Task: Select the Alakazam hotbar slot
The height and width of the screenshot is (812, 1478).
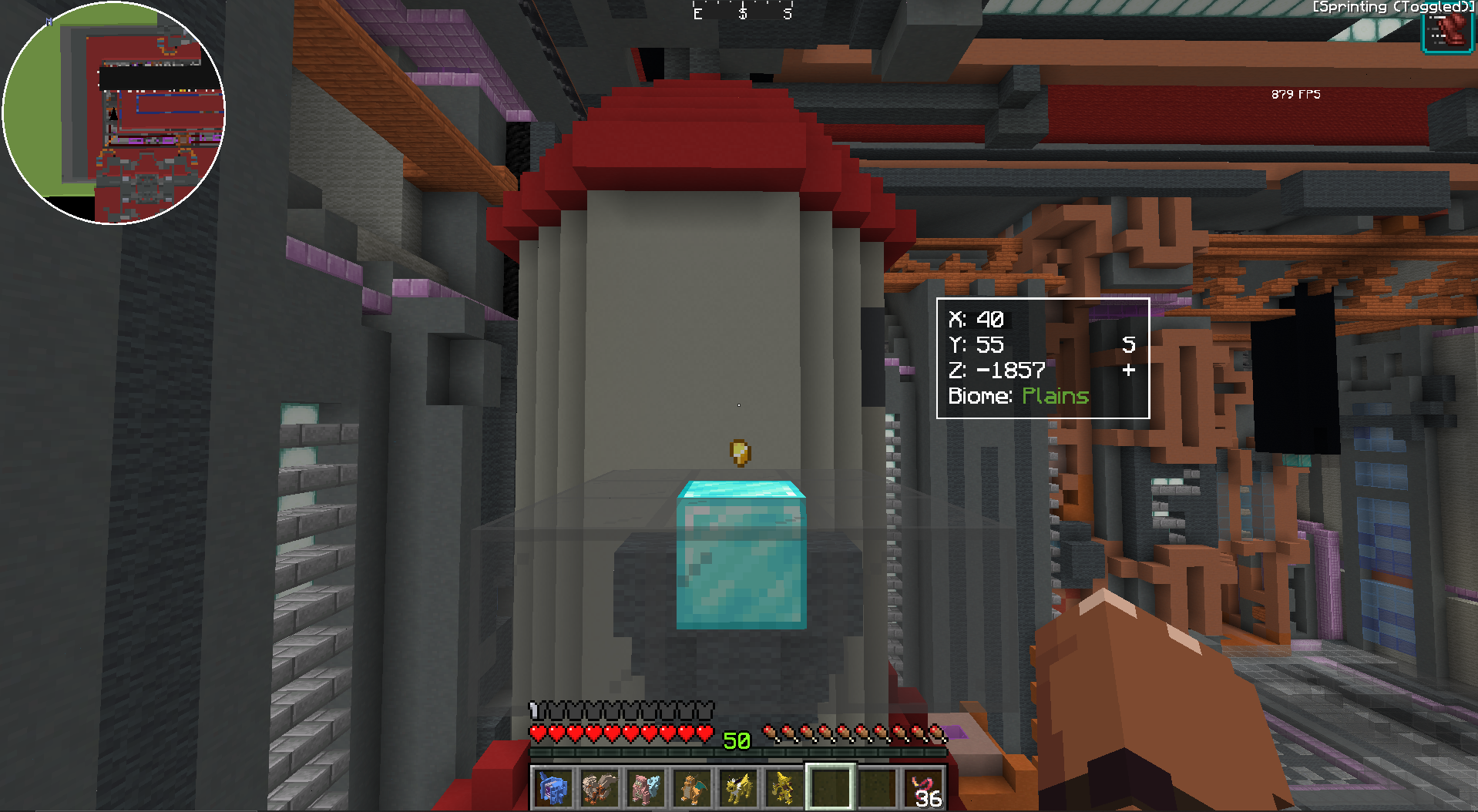Action: 784,788
